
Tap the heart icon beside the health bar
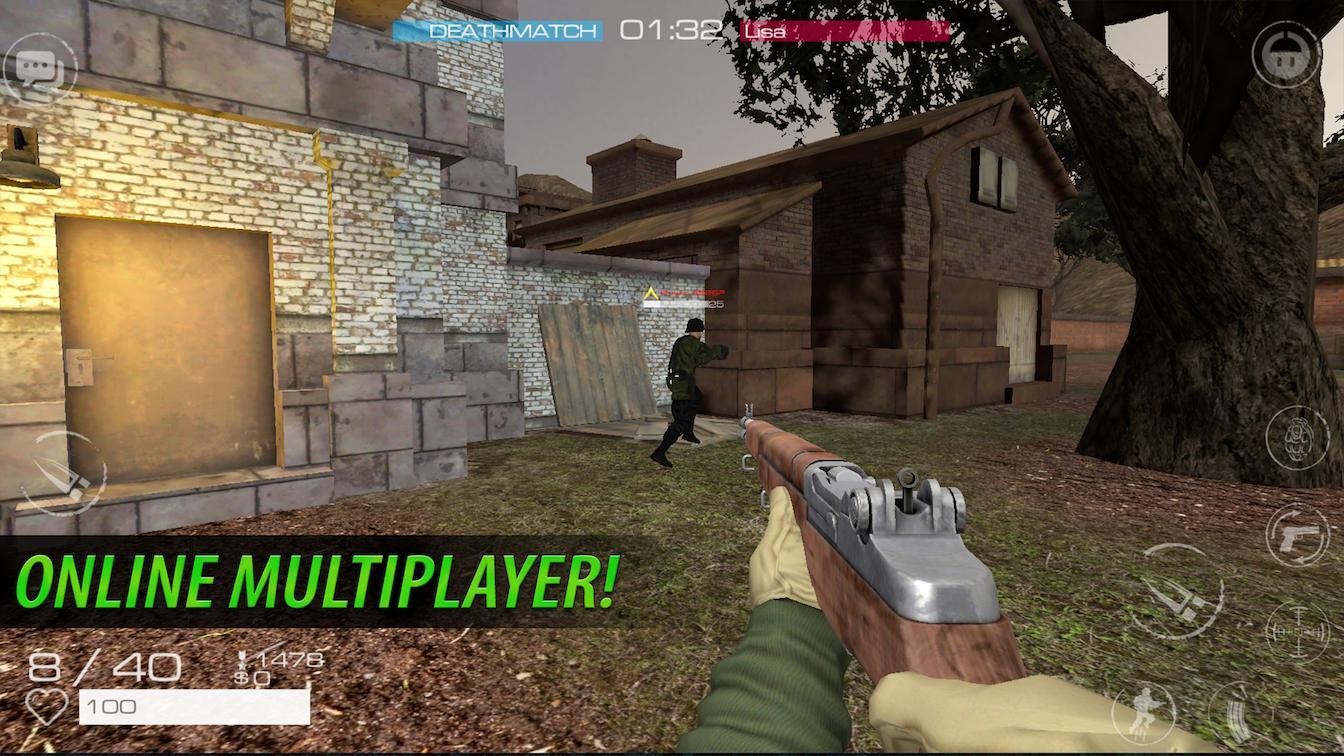click(x=46, y=706)
